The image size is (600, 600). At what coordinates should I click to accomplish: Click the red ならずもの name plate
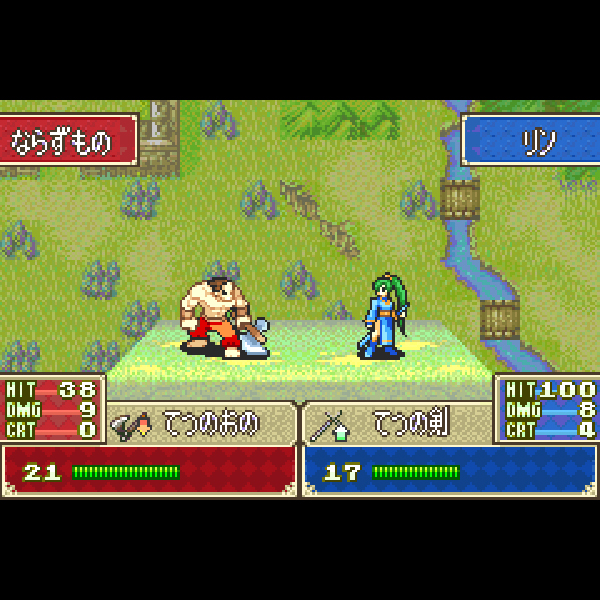[x=66, y=141]
